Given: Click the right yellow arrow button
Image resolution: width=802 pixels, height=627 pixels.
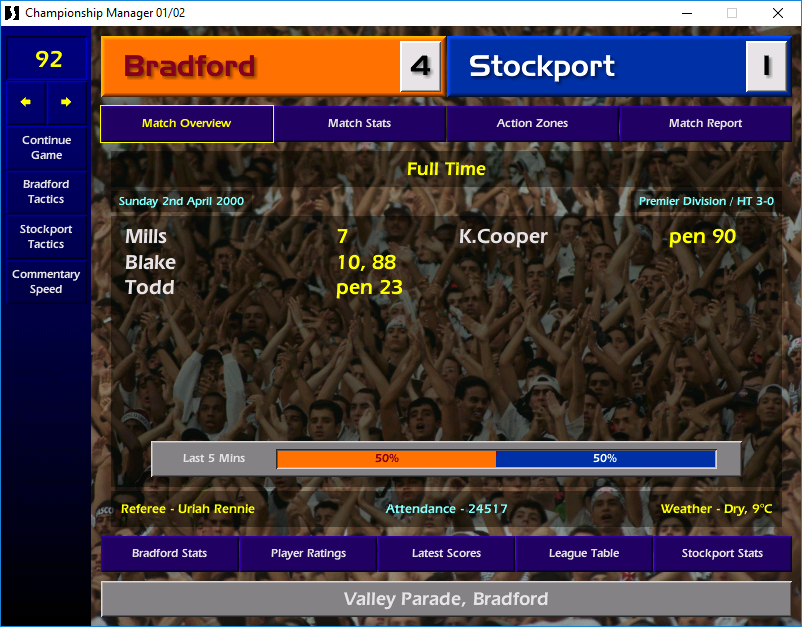Looking at the screenshot, I should point(66,102).
